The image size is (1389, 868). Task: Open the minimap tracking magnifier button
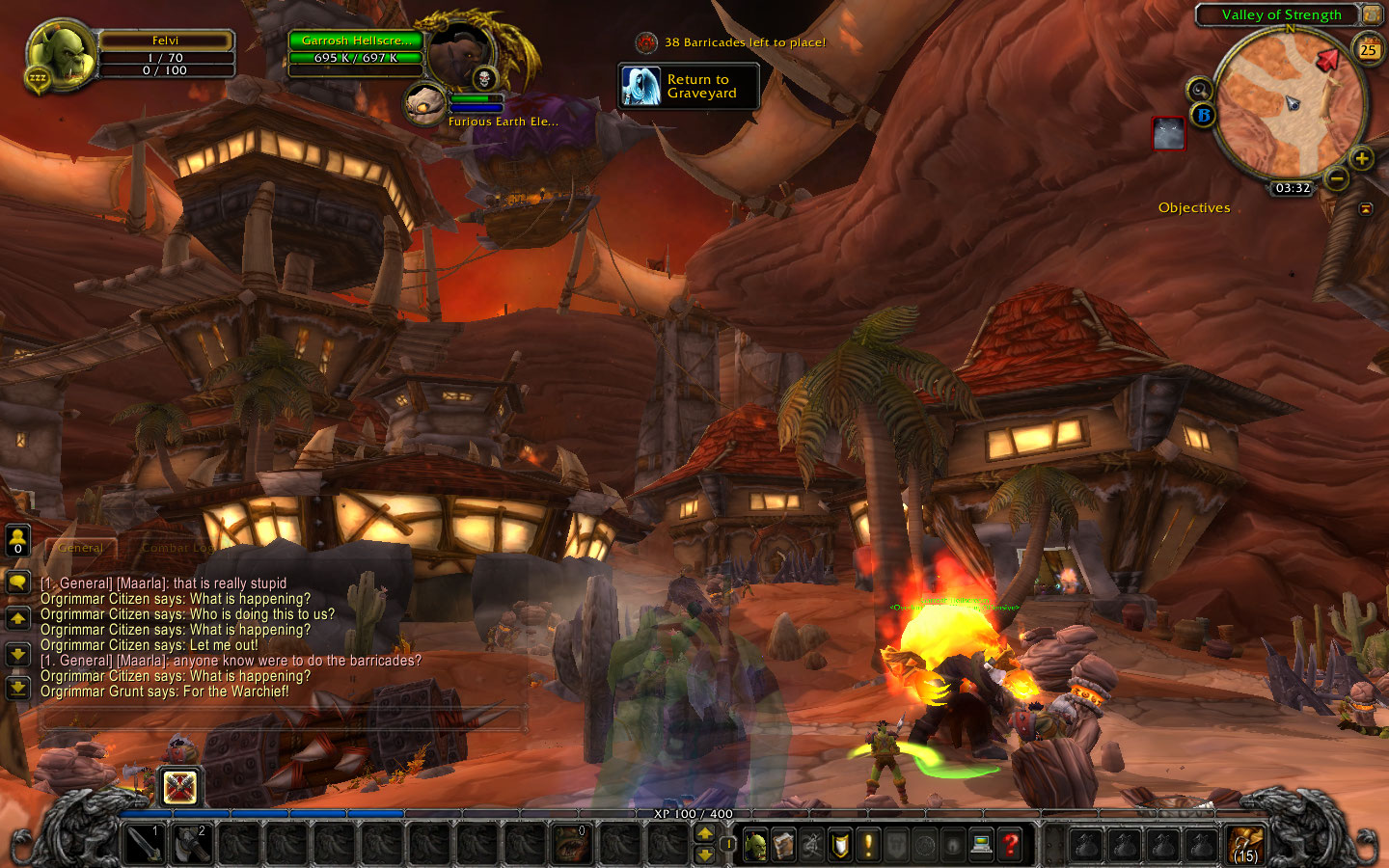[x=1199, y=90]
